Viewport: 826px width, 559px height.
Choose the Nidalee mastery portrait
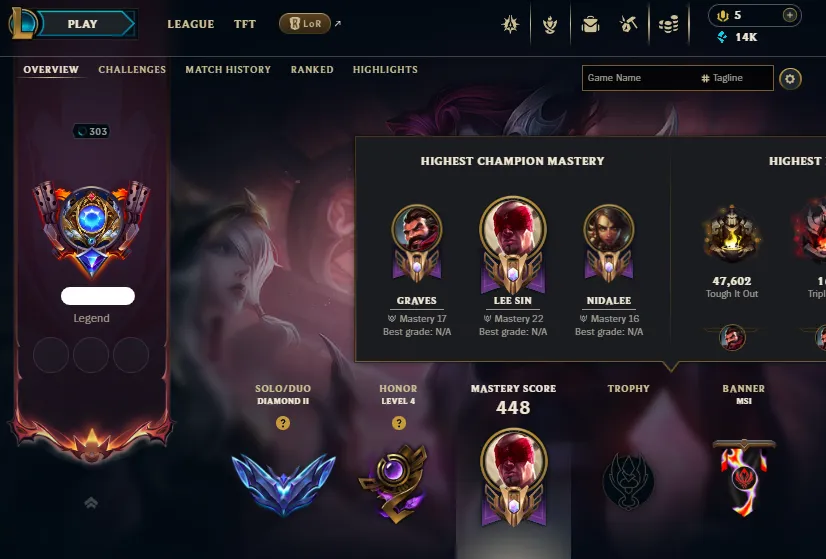(x=608, y=233)
